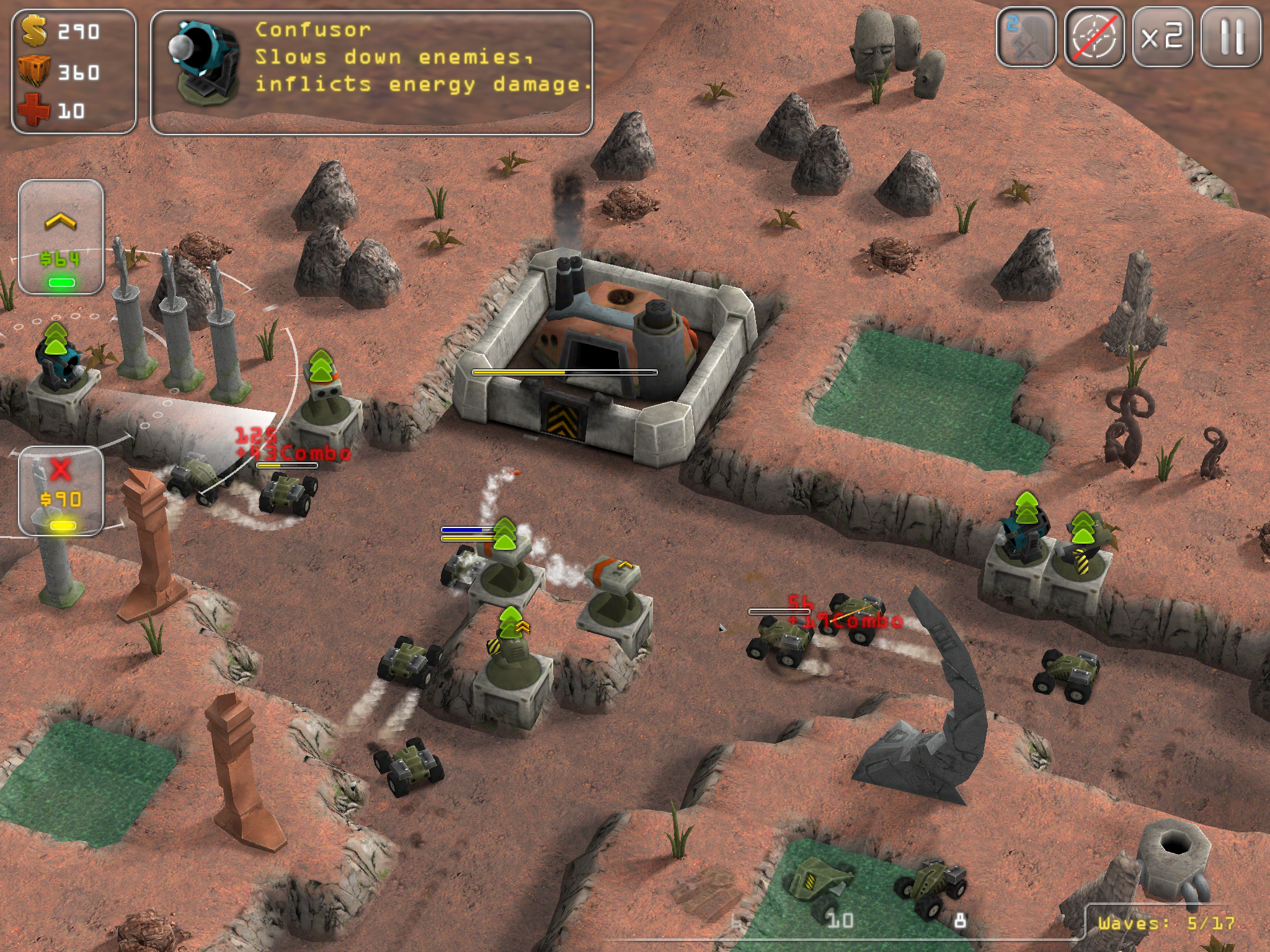Upgrade the selected tower for $64
Screen dimensions: 1270x952
61,237
